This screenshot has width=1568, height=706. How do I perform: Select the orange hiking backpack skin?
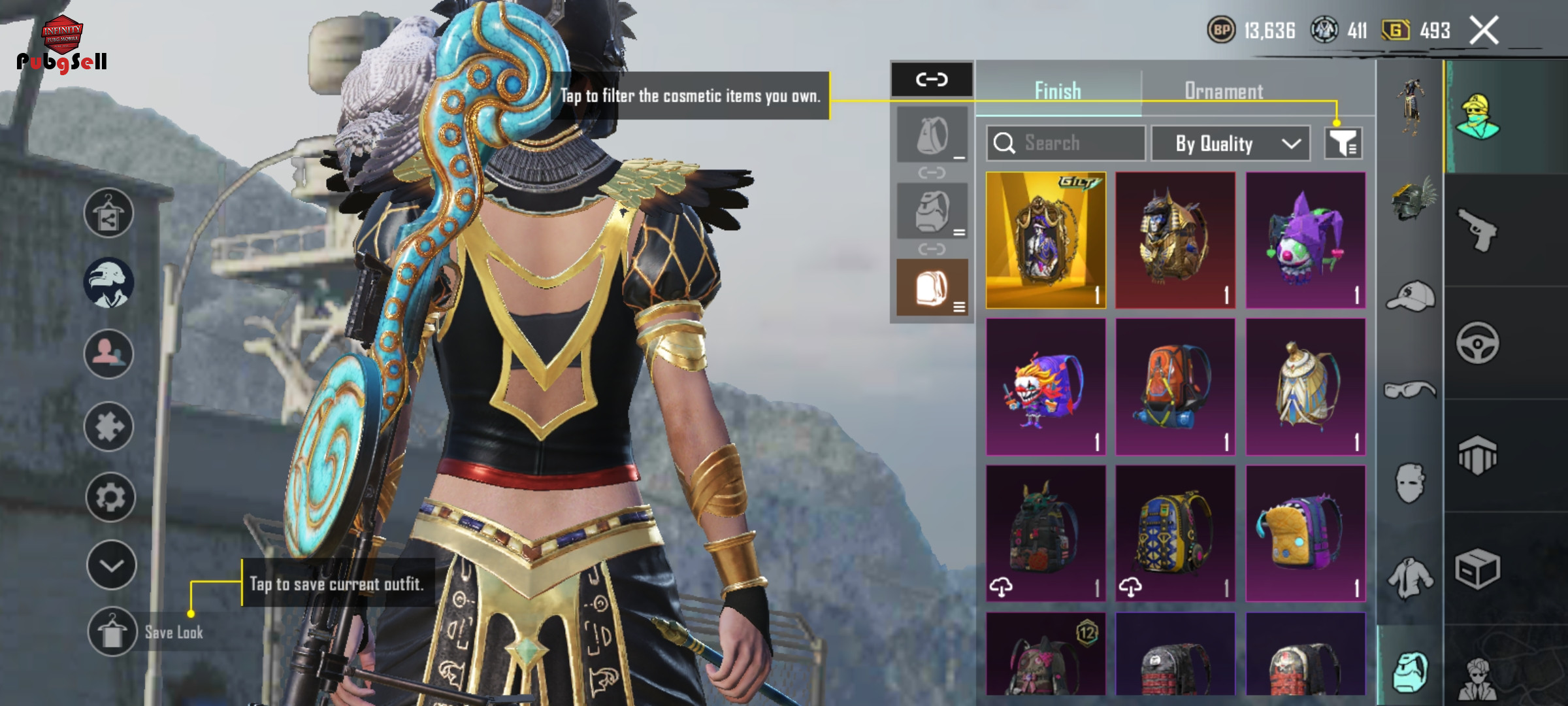[1175, 386]
